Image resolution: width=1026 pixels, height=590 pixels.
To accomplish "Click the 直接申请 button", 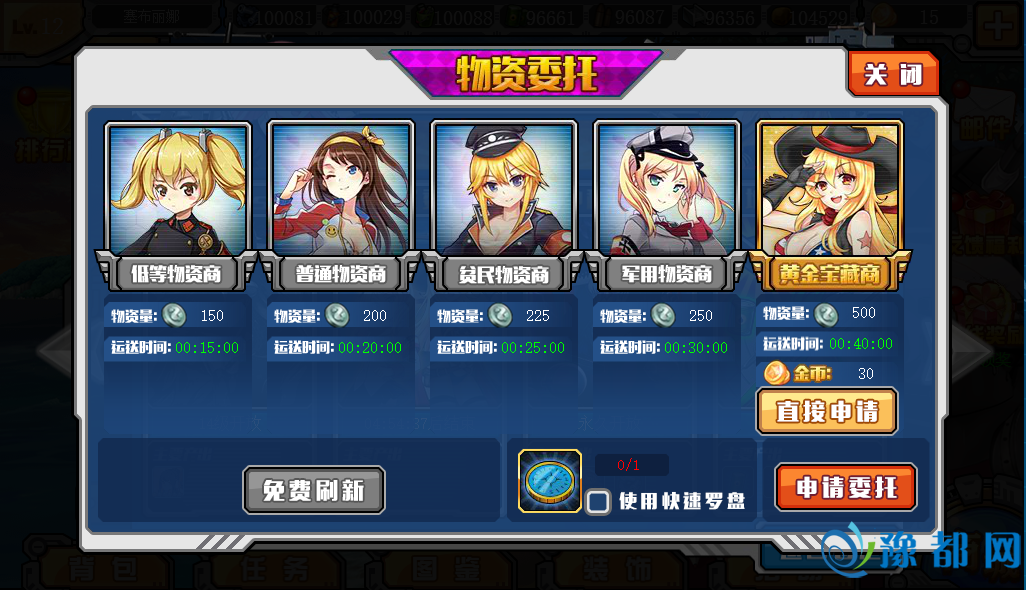I will point(827,411).
